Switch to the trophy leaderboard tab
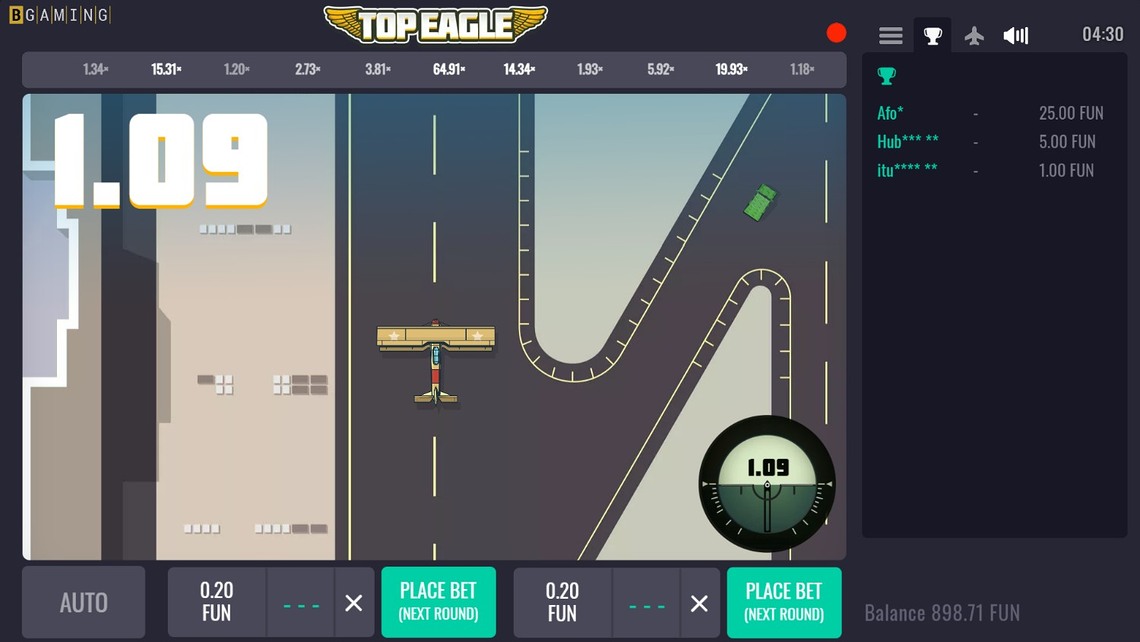This screenshot has height=642, width=1140. 932,36
